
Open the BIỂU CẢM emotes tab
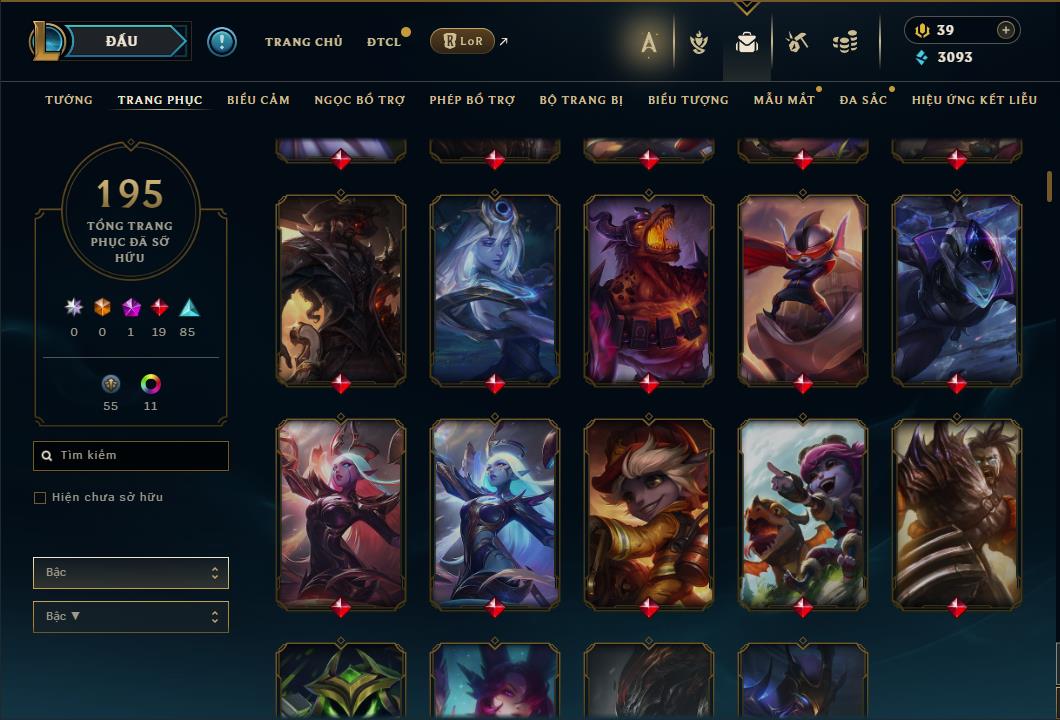(x=258, y=100)
